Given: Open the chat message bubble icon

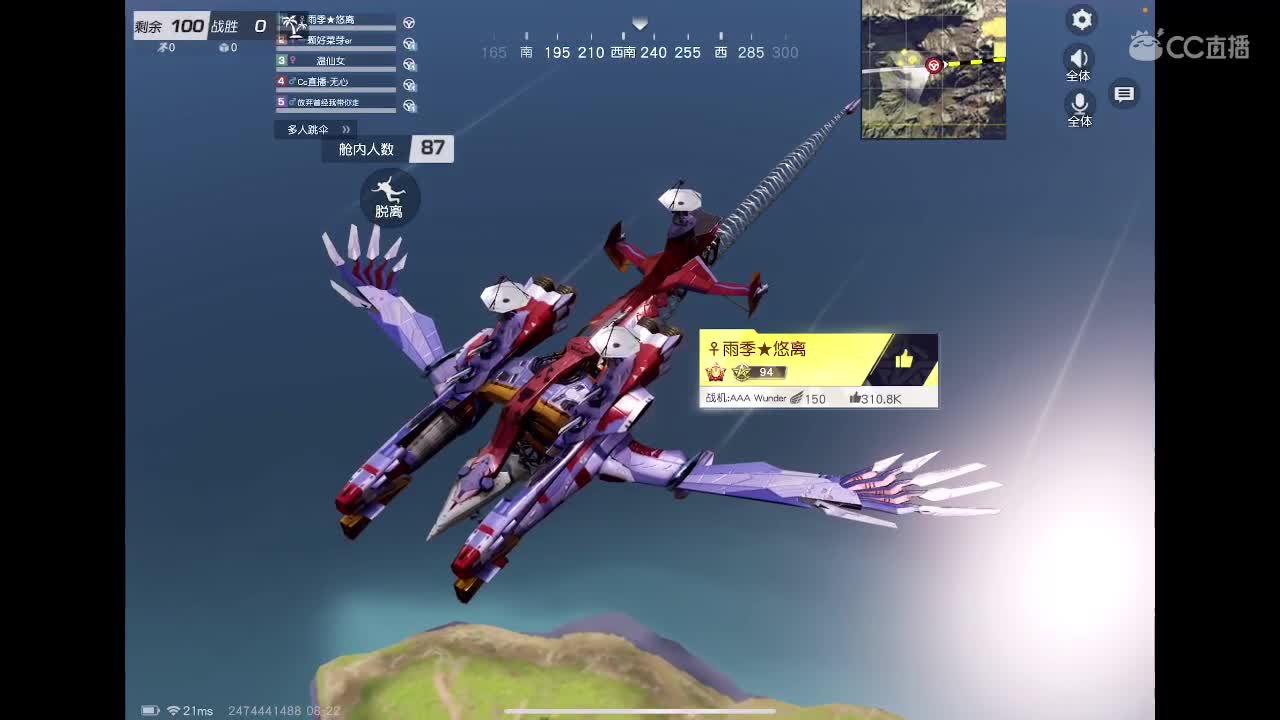Looking at the screenshot, I should click(x=1124, y=93).
